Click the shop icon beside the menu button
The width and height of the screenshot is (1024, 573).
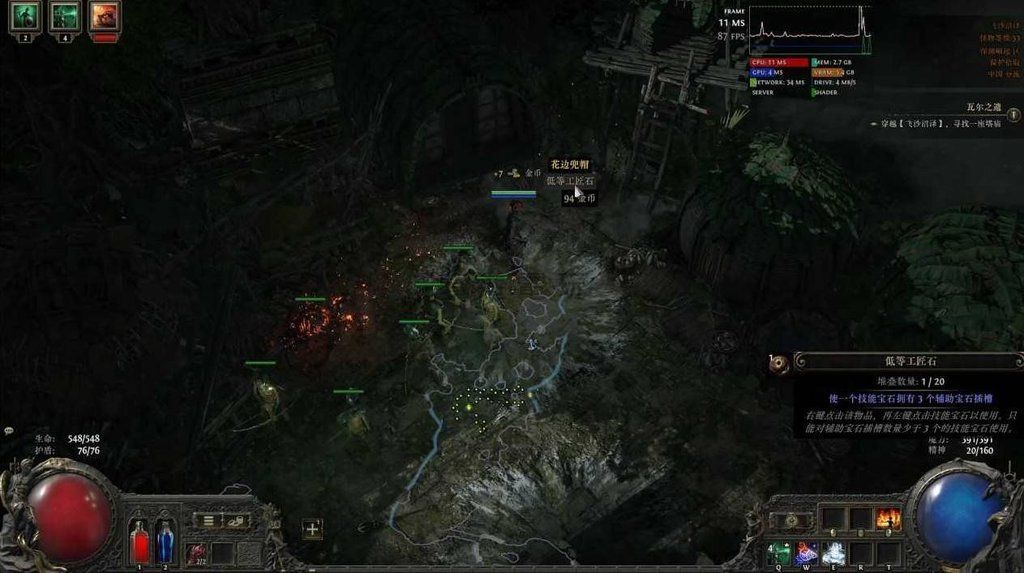[236, 520]
